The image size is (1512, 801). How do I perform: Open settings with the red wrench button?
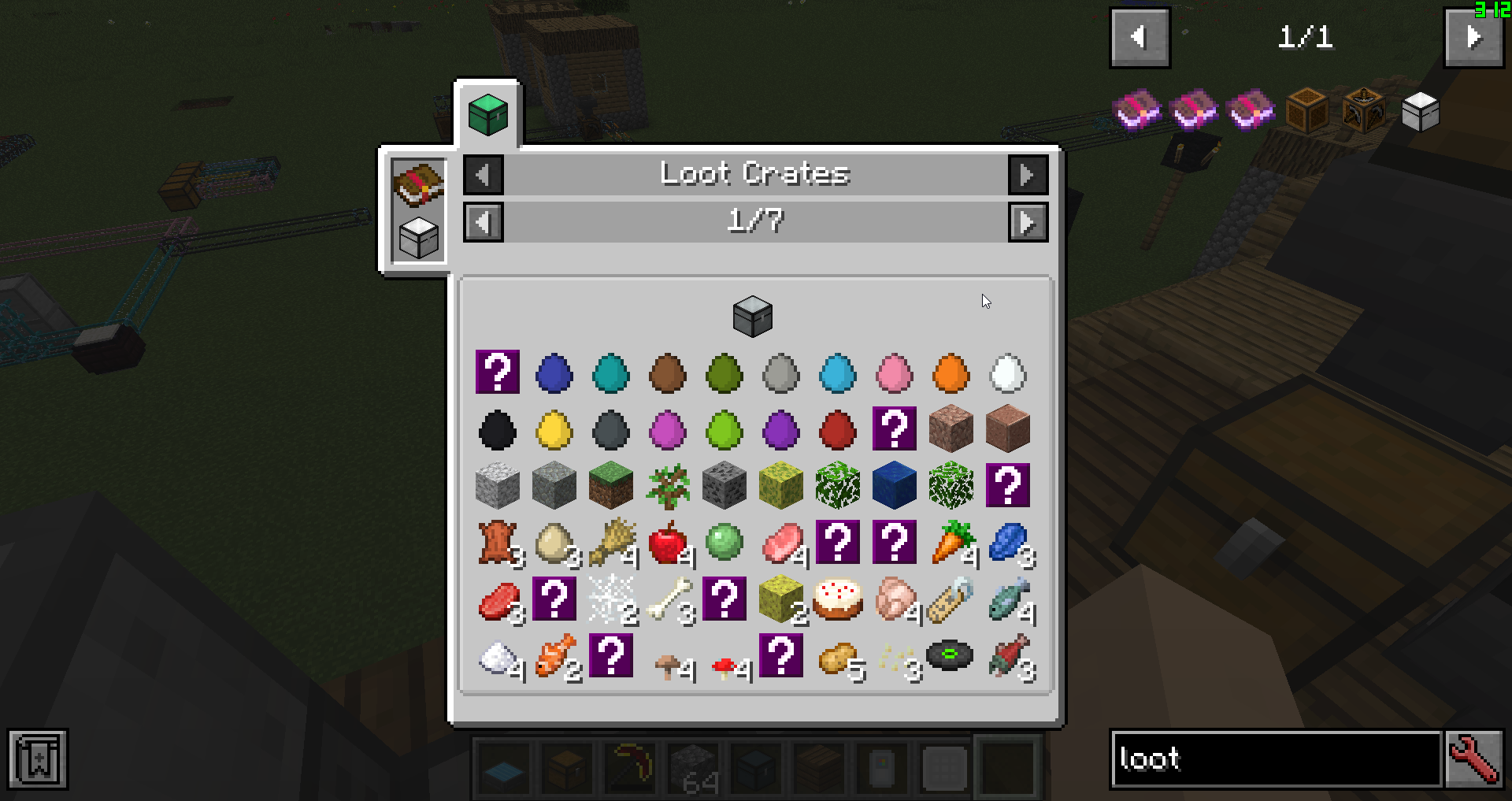1474,759
